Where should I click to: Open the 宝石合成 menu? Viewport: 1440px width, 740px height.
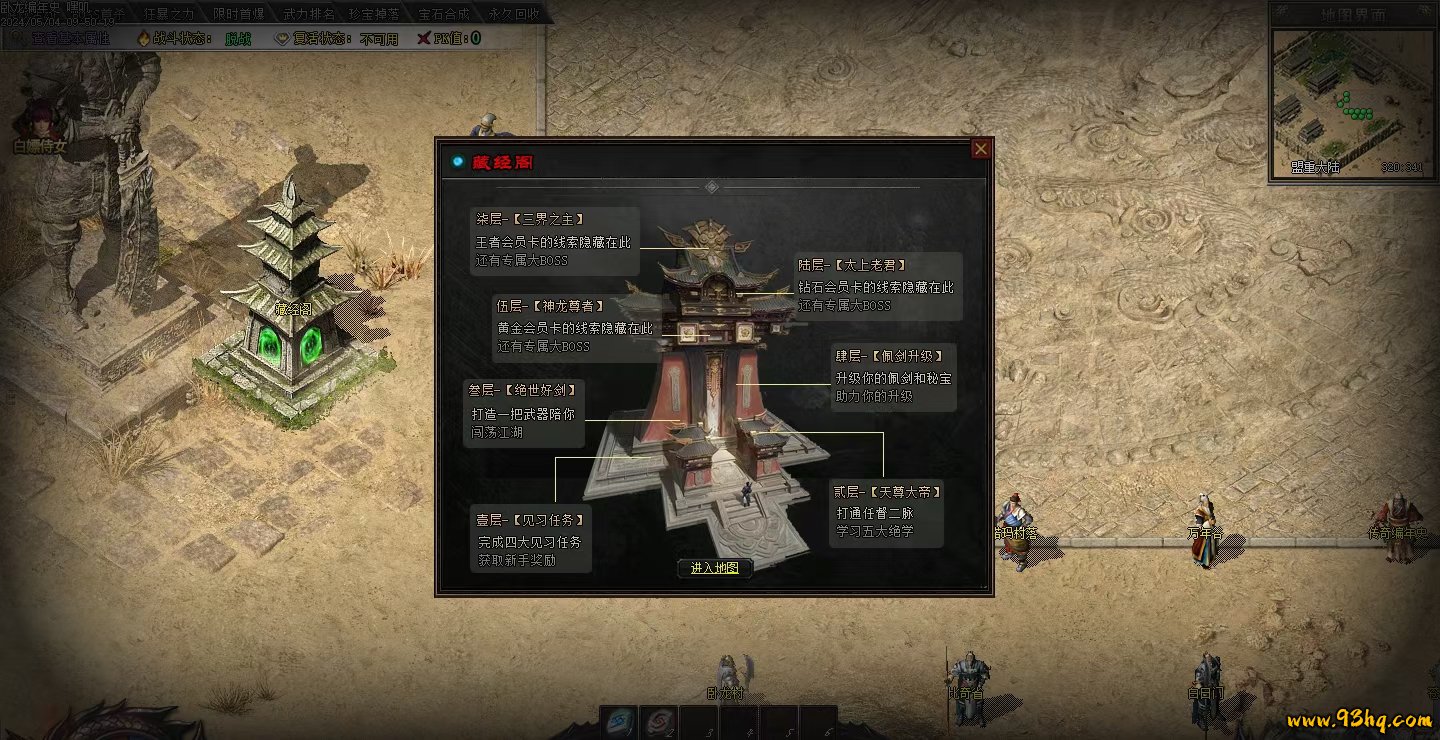(x=444, y=14)
